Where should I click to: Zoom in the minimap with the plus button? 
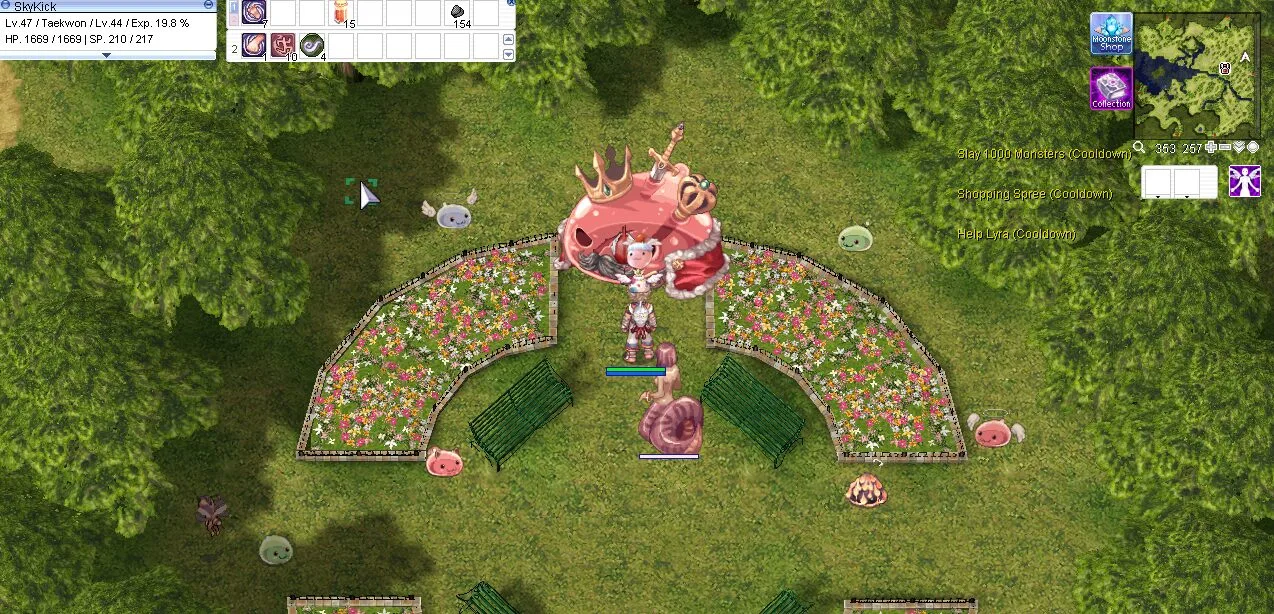pos(1211,148)
